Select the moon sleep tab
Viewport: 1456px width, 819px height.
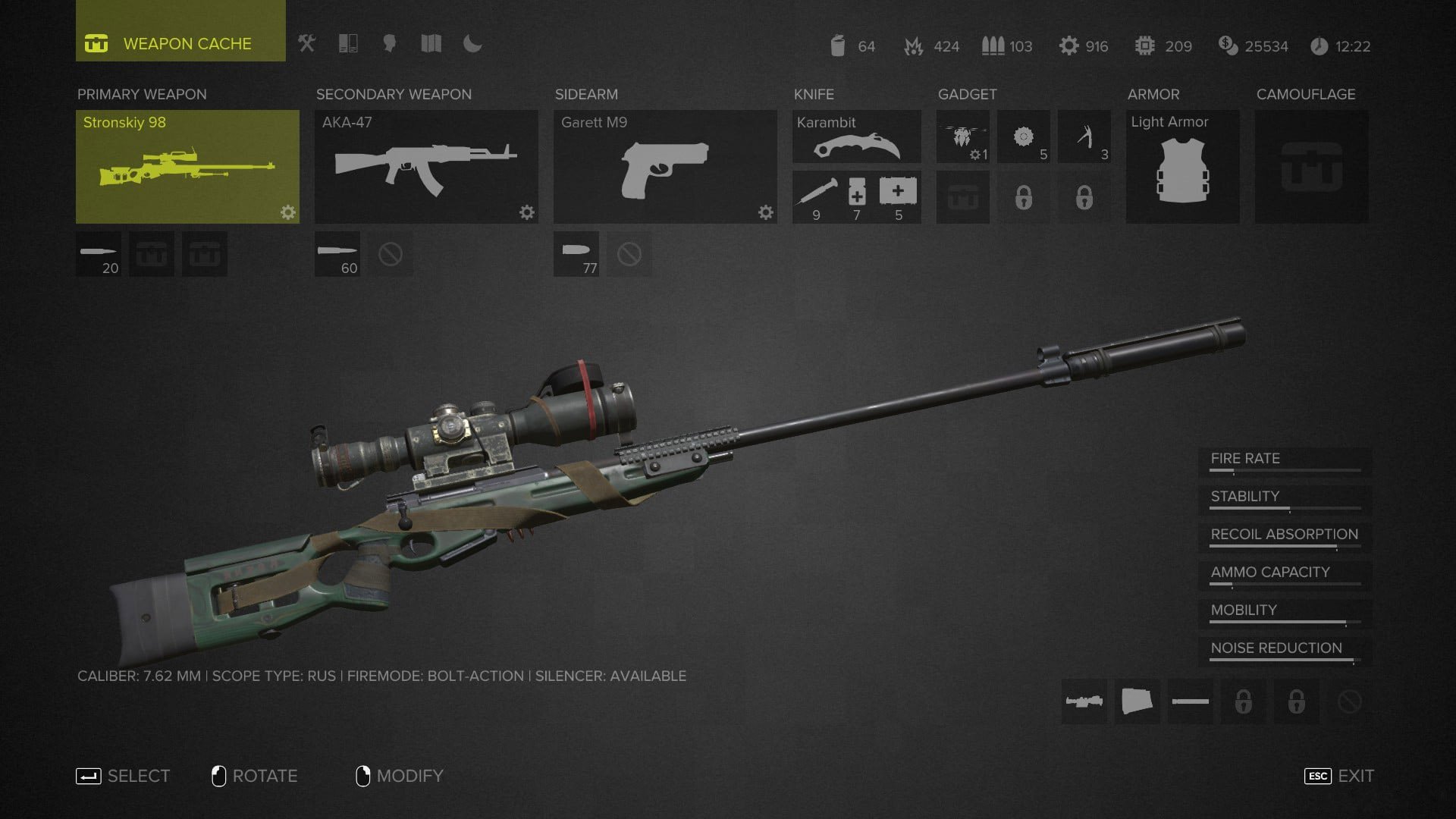[472, 44]
